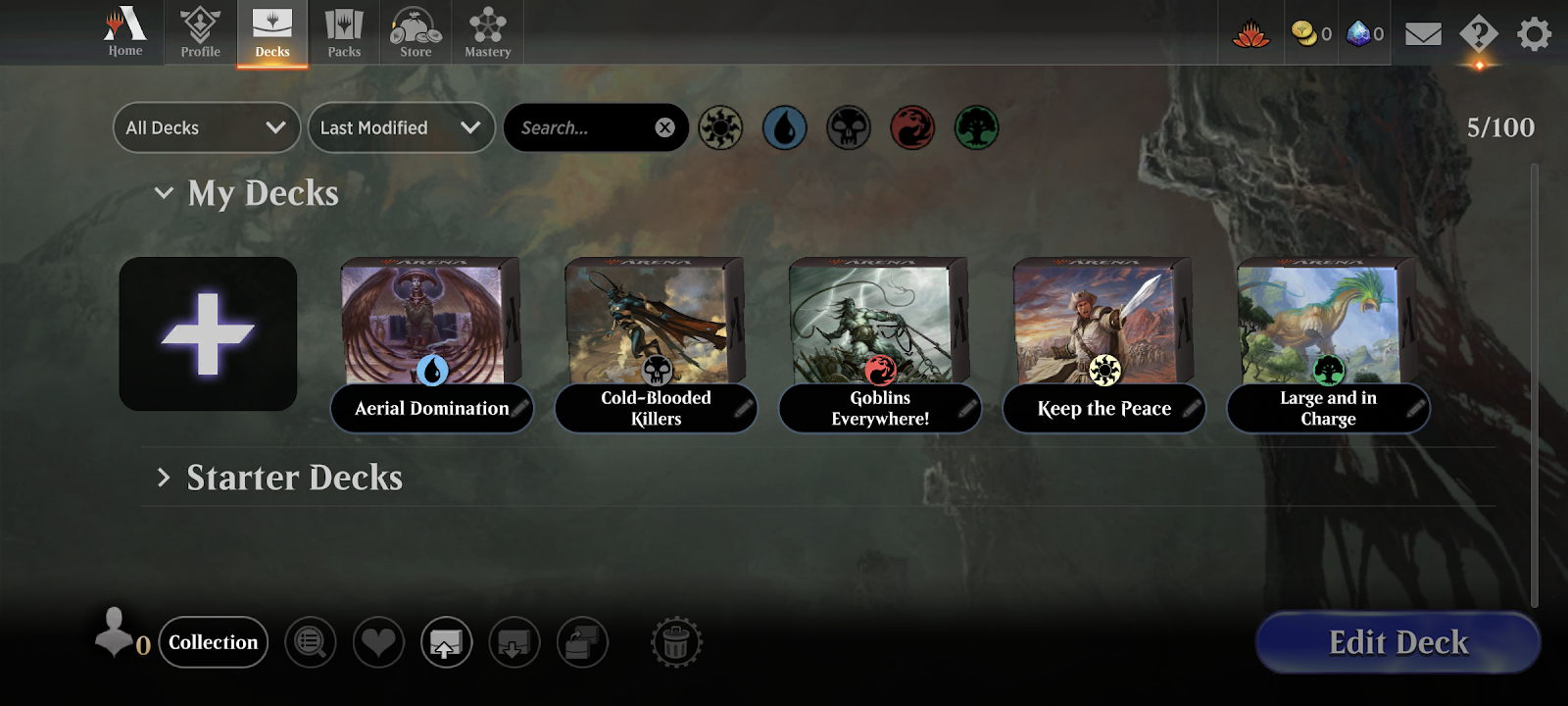Check your mail inbox
Viewport: 1568px width, 706px height.
[1422, 32]
